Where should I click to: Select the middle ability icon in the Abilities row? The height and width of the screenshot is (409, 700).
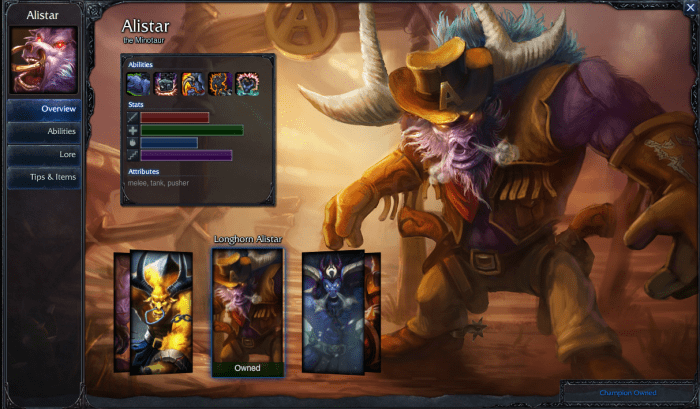point(193,84)
